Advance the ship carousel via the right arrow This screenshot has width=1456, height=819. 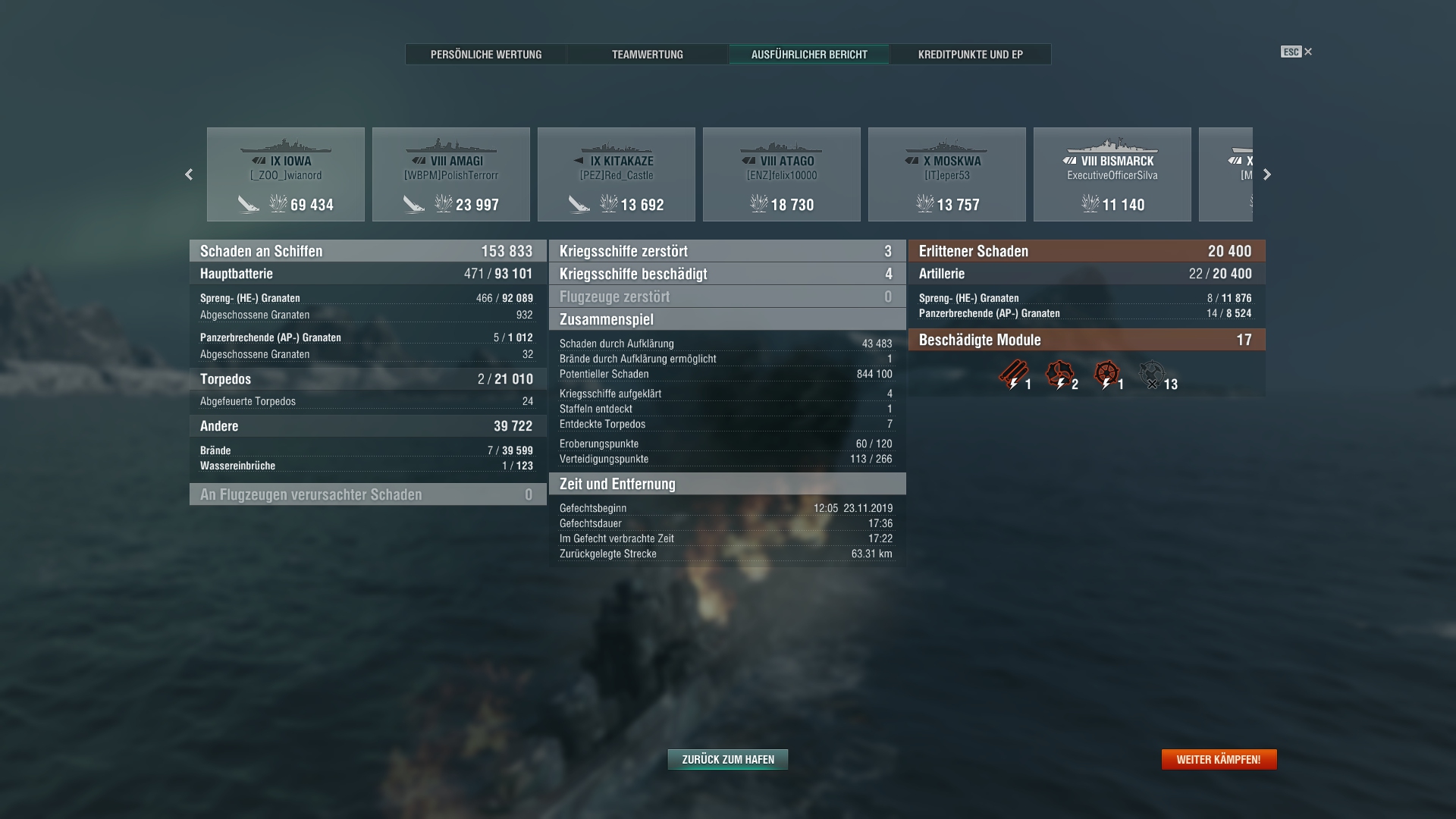pyautogui.click(x=1266, y=174)
